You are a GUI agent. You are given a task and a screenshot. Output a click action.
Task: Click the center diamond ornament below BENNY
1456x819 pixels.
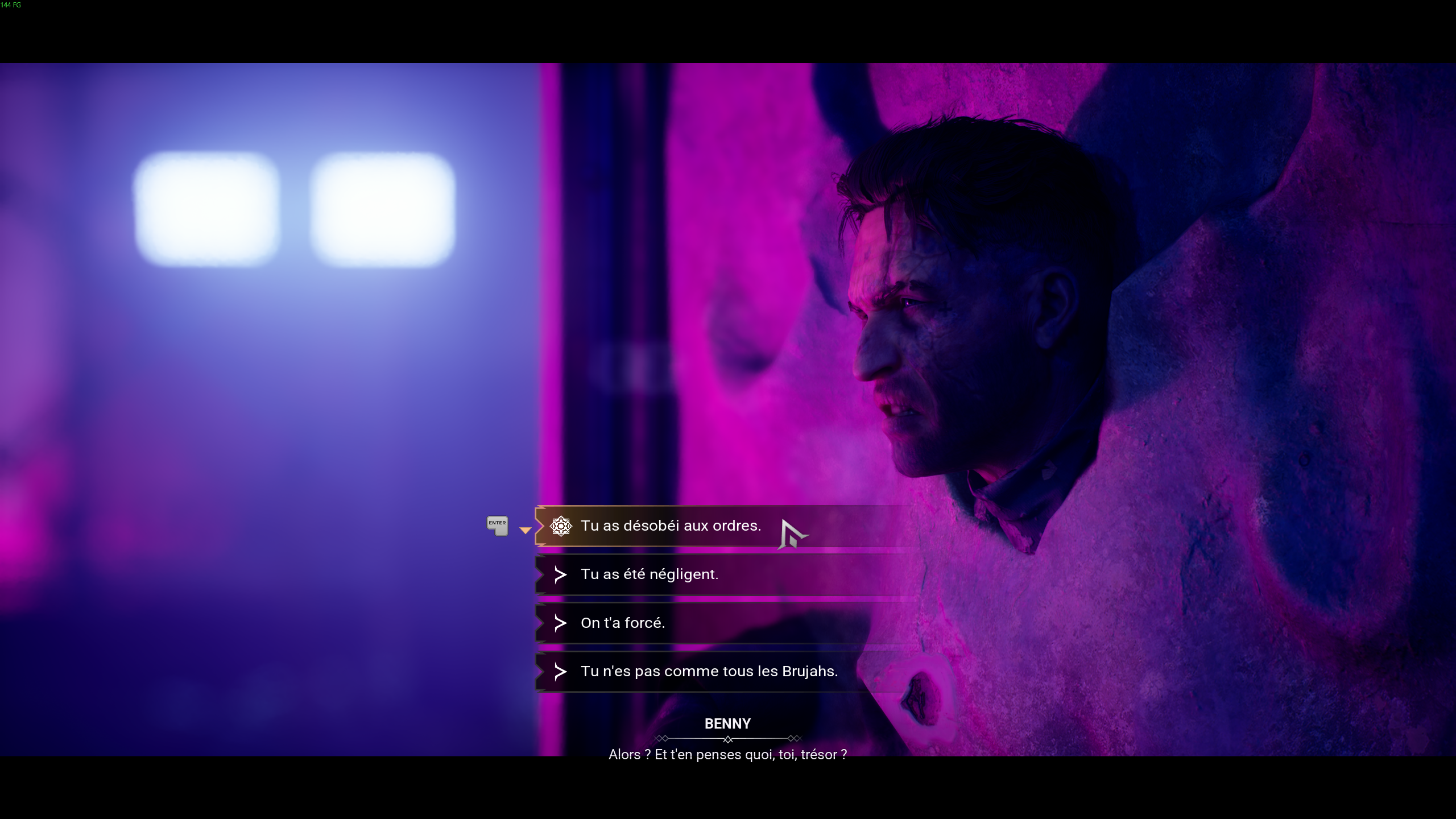pos(728,739)
